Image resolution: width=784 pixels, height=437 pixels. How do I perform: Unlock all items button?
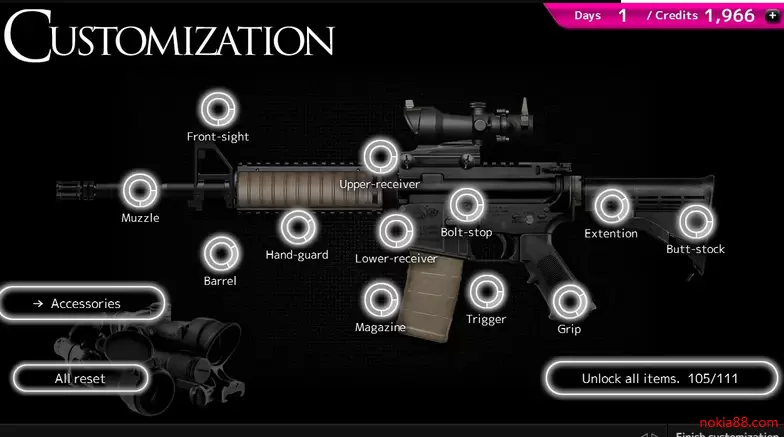point(658,379)
